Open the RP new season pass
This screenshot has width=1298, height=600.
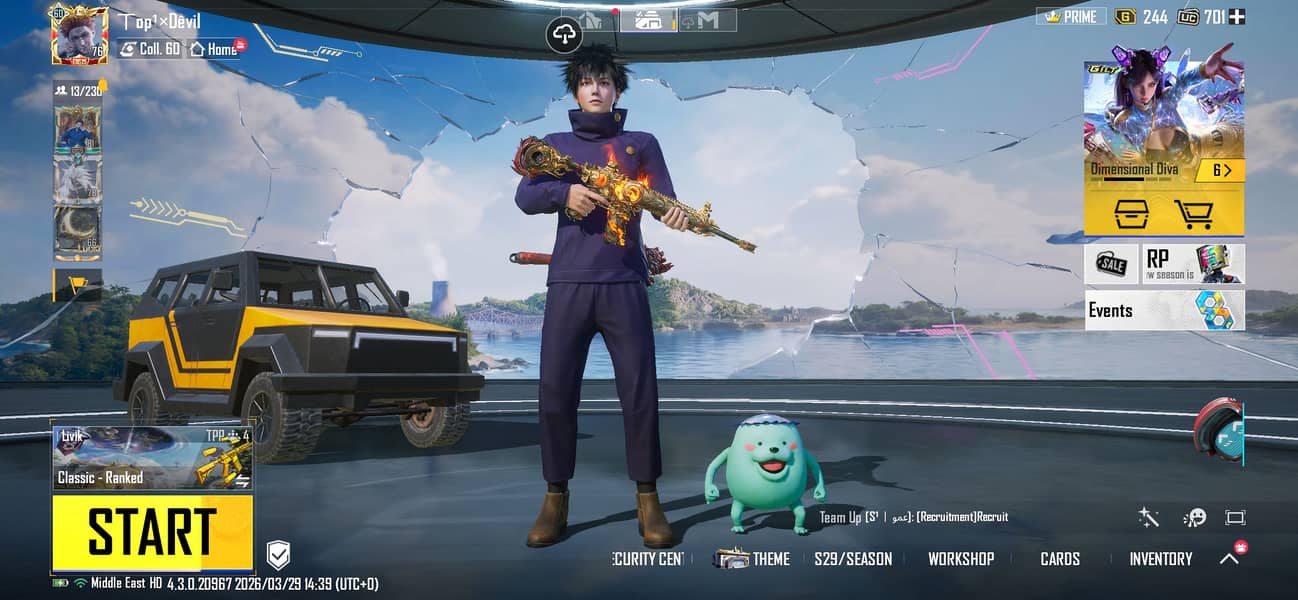pyautogui.click(x=1193, y=264)
